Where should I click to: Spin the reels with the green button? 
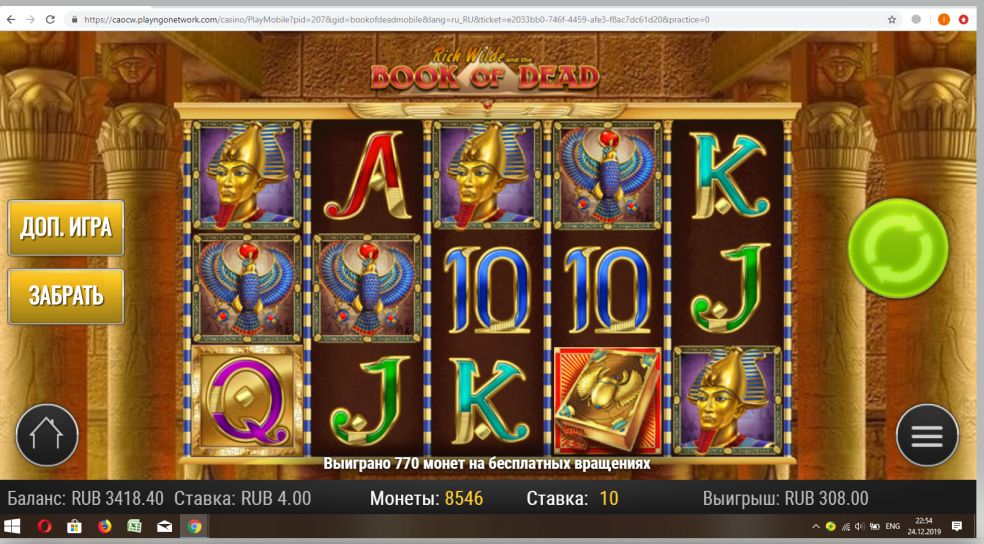[x=897, y=246]
